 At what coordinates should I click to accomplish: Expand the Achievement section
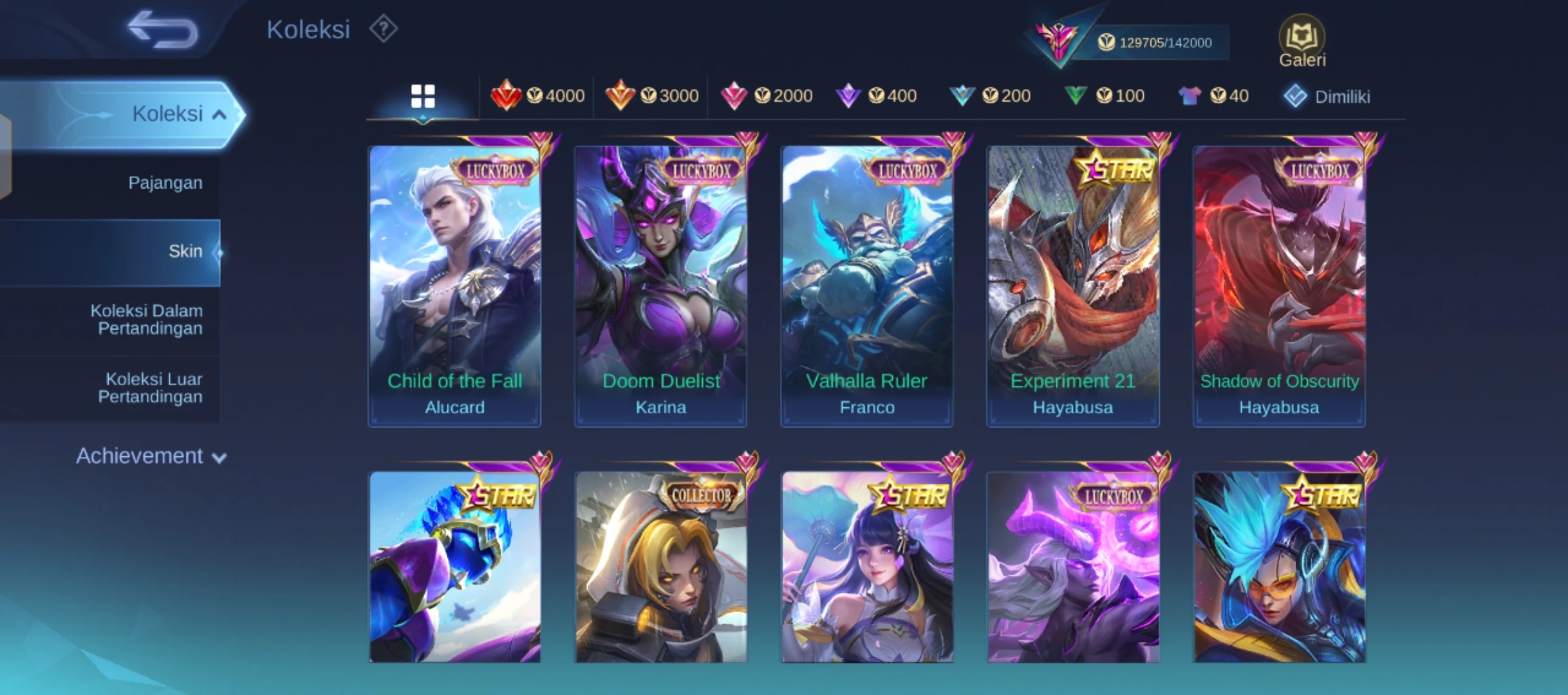151,456
